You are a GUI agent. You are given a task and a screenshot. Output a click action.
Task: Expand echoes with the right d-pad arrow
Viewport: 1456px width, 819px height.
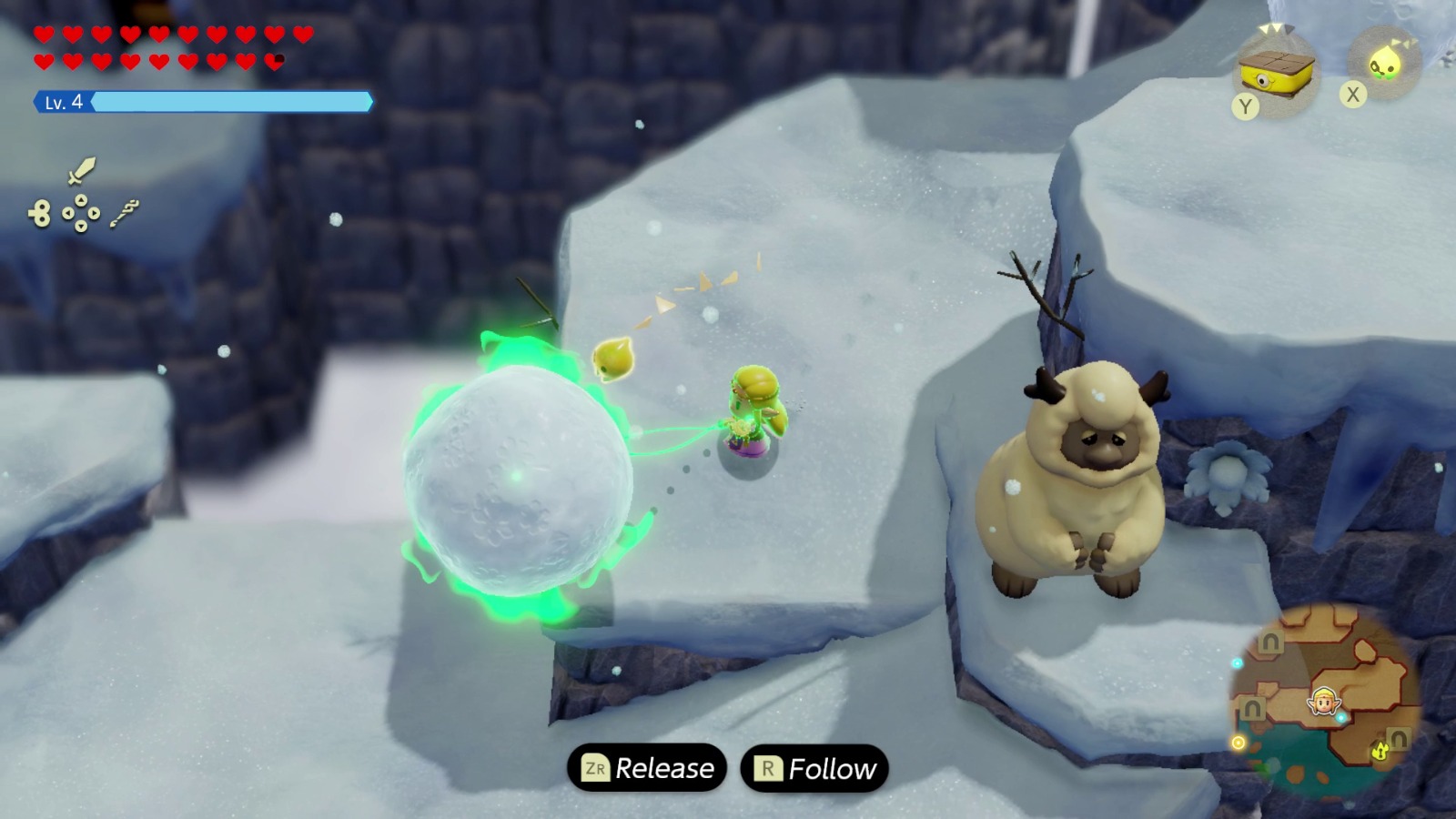94,213
